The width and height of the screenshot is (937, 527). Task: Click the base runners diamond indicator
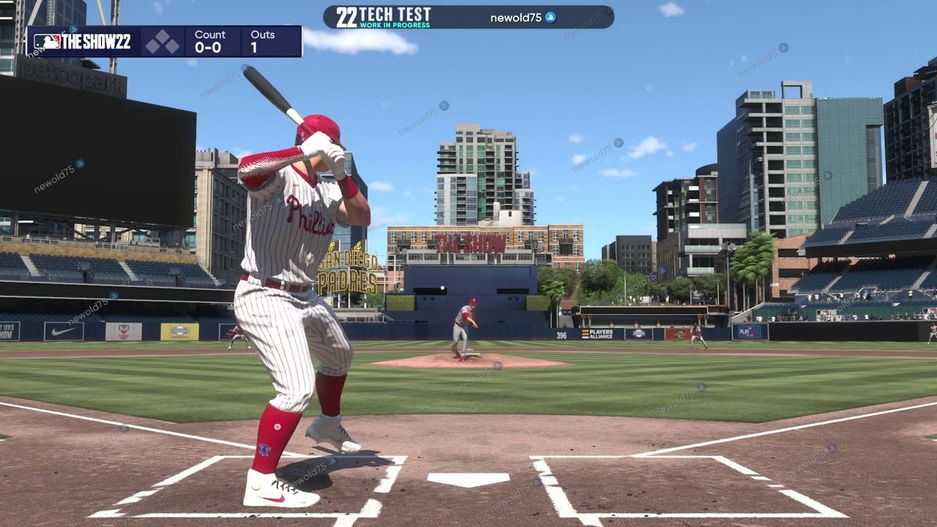click(x=162, y=42)
